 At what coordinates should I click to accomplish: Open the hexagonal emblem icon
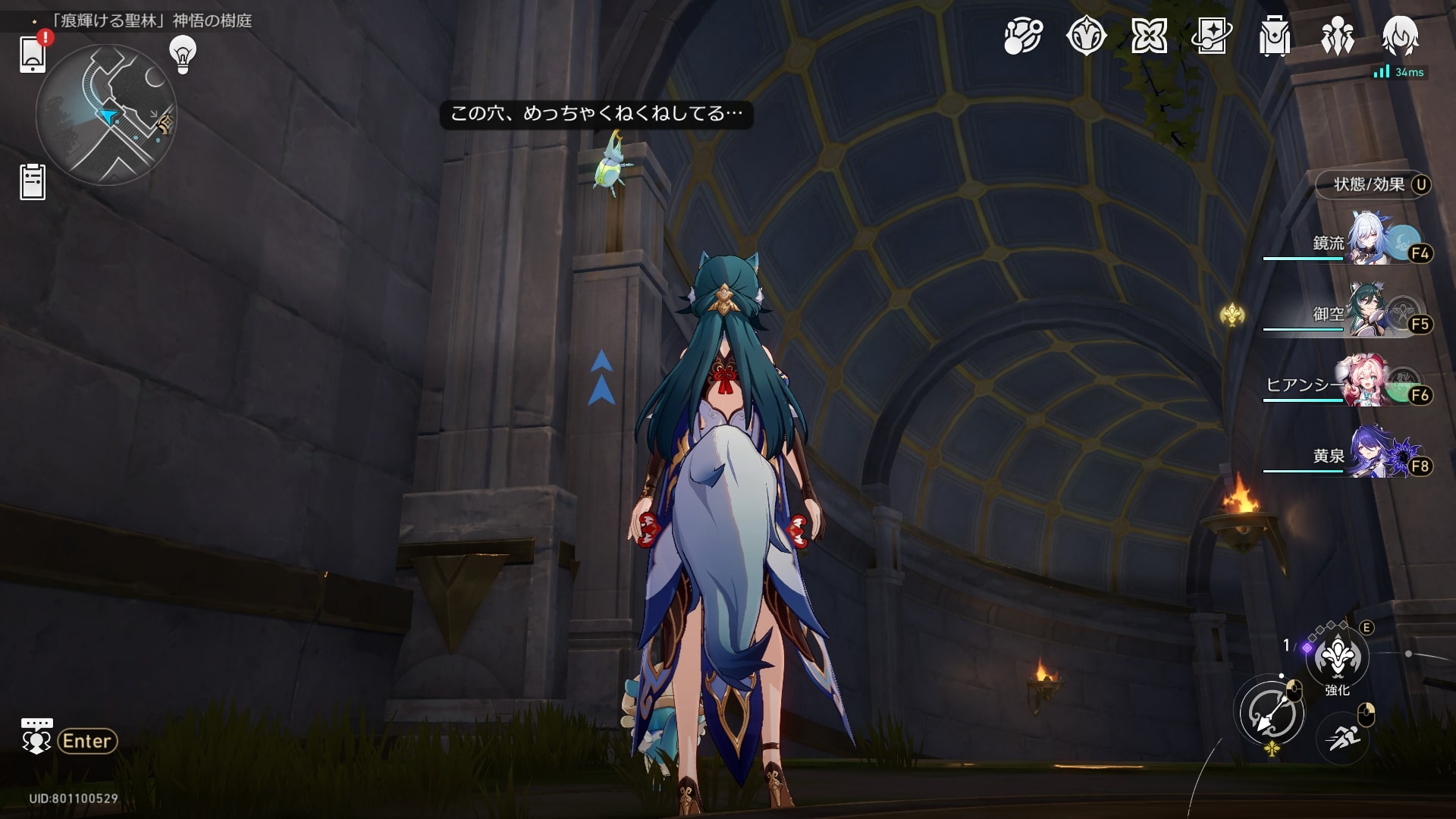[1086, 36]
